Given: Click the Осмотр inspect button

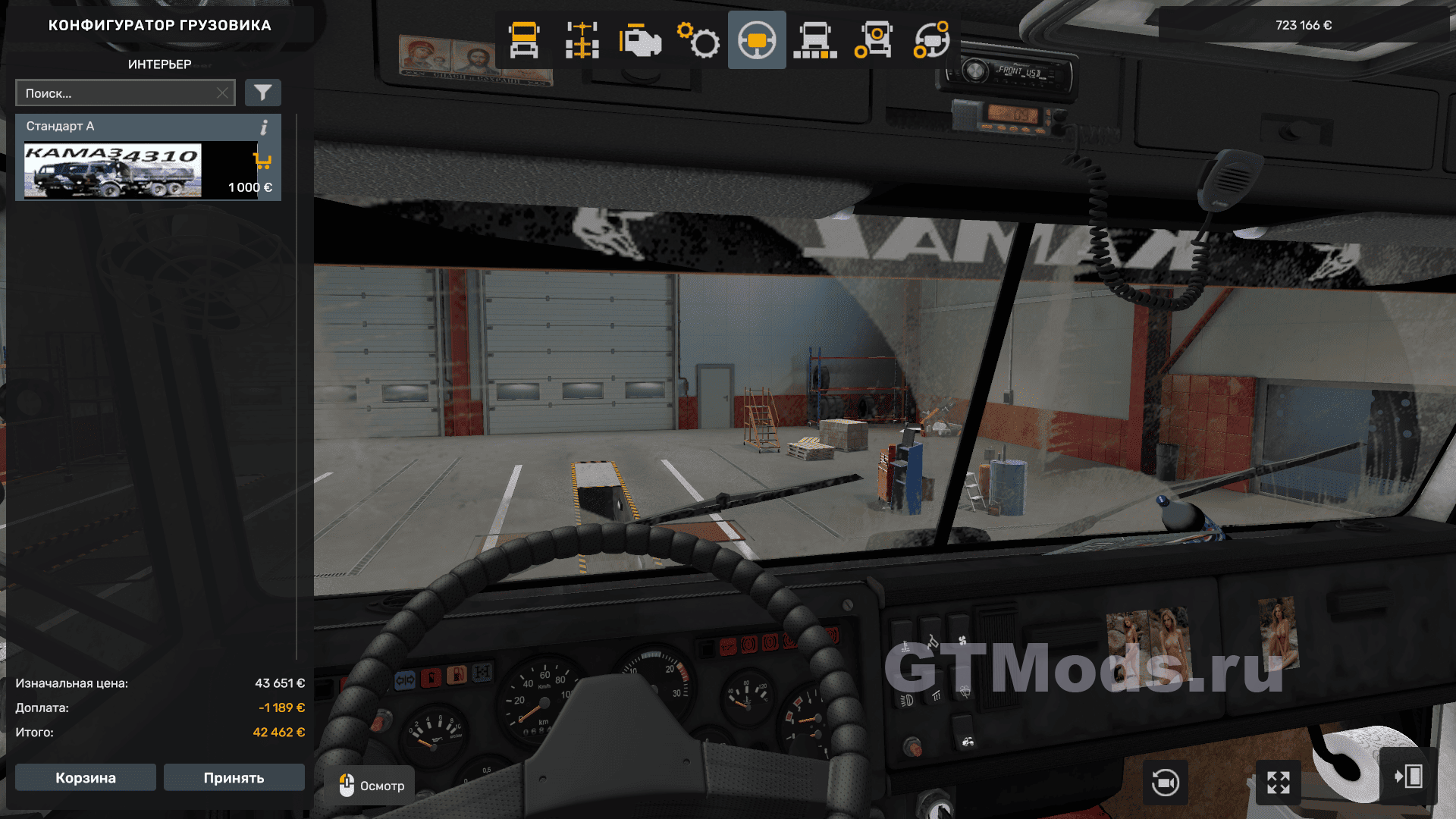Looking at the screenshot, I should coord(371,786).
